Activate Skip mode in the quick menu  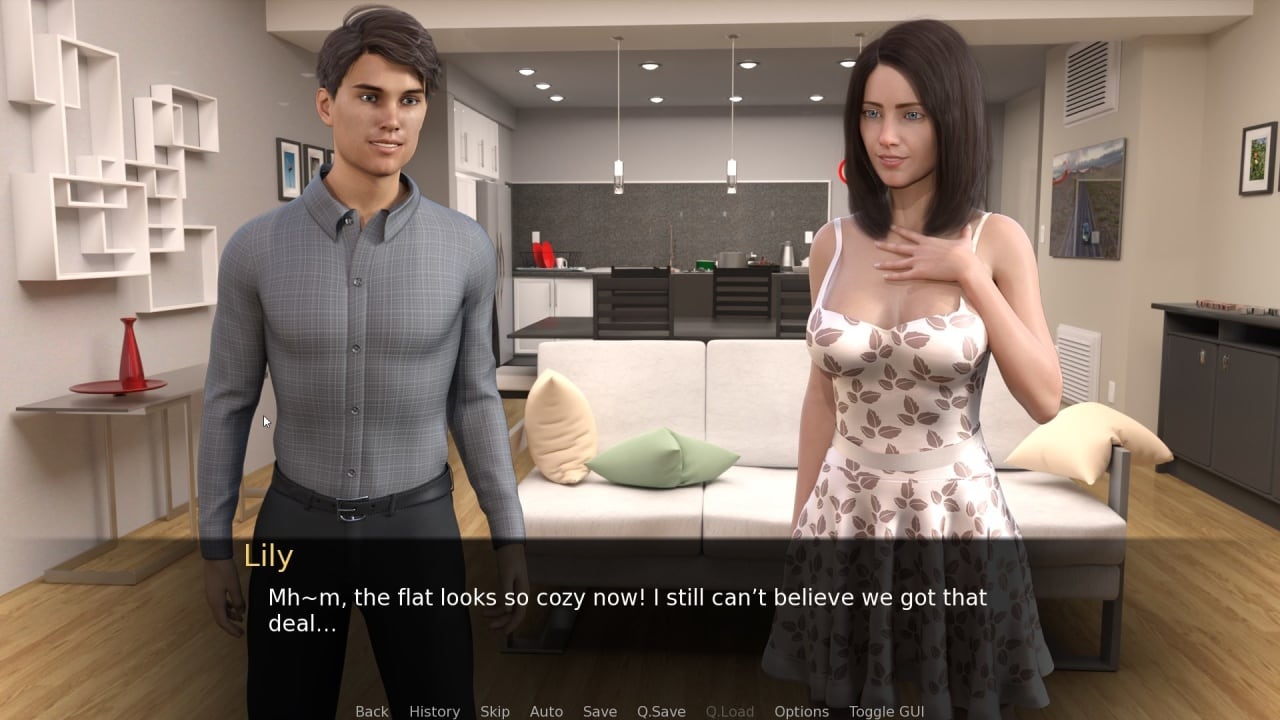coord(494,711)
